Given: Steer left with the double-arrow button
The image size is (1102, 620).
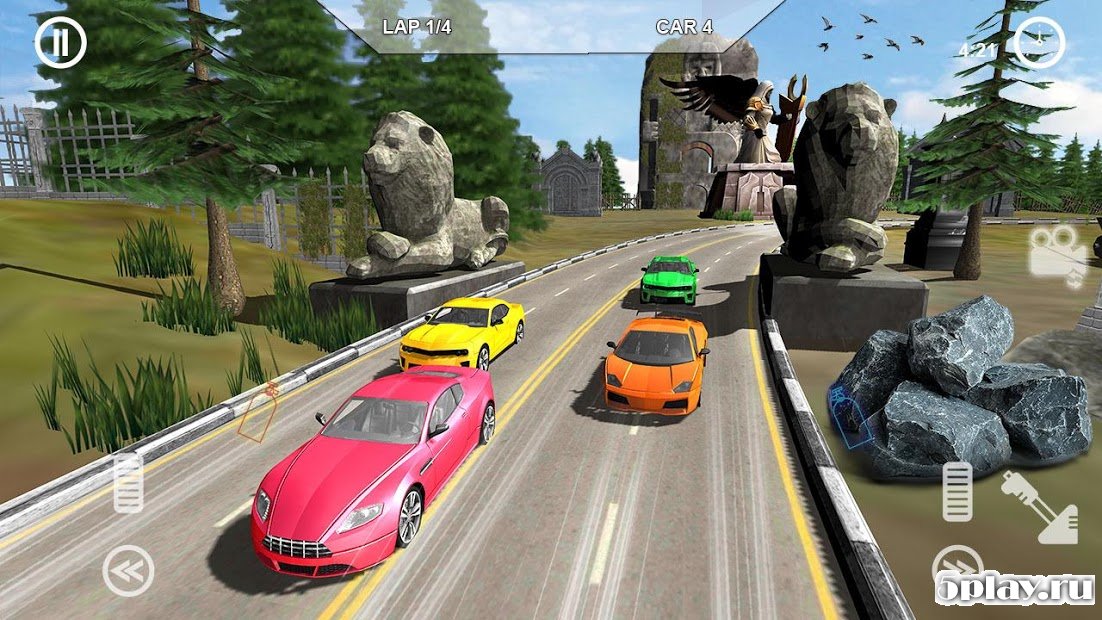Looking at the screenshot, I should click(x=129, y=571).
